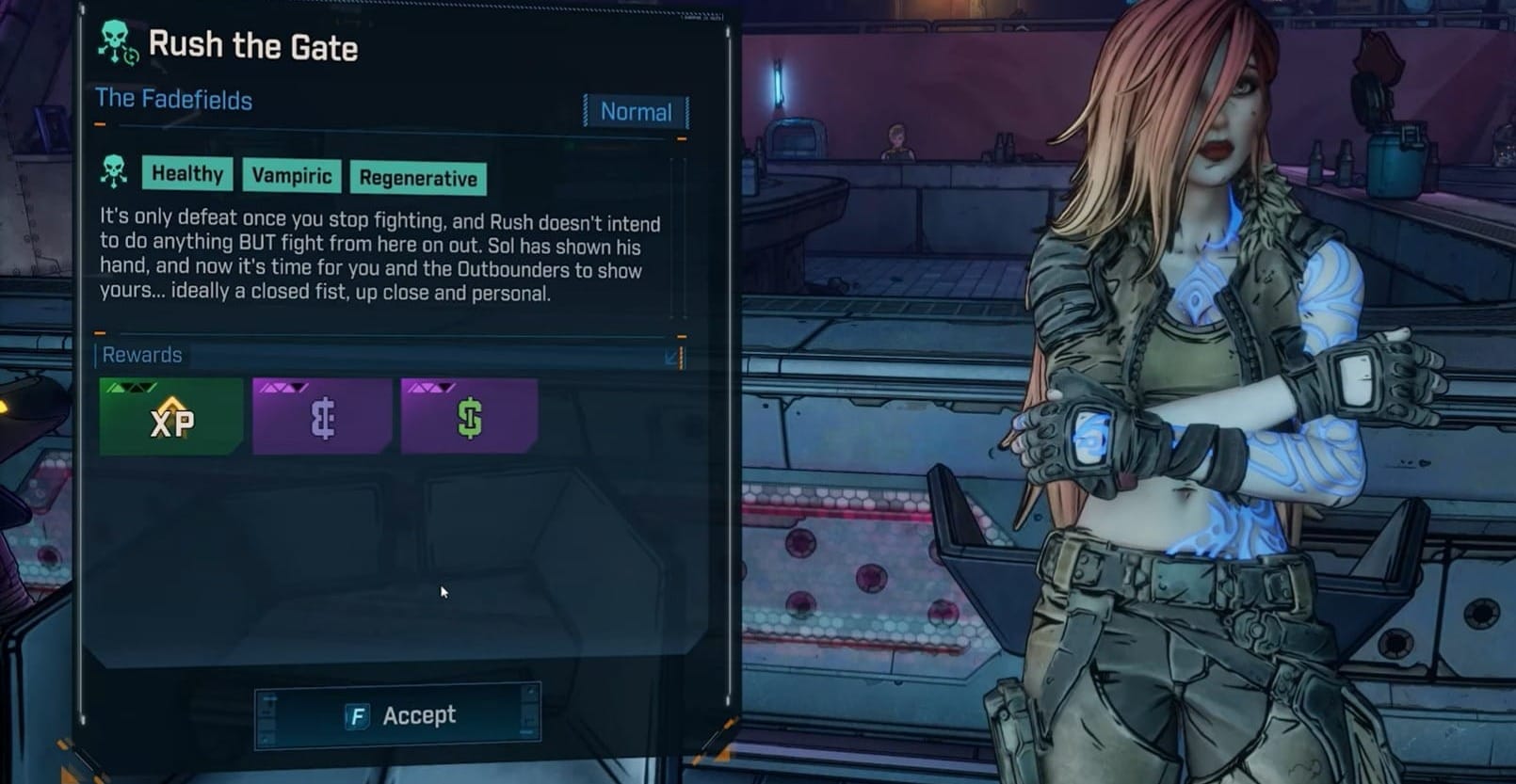Inspect the XP reward tile
This screenshot has height=784, width=1516.
pos(171,418)
